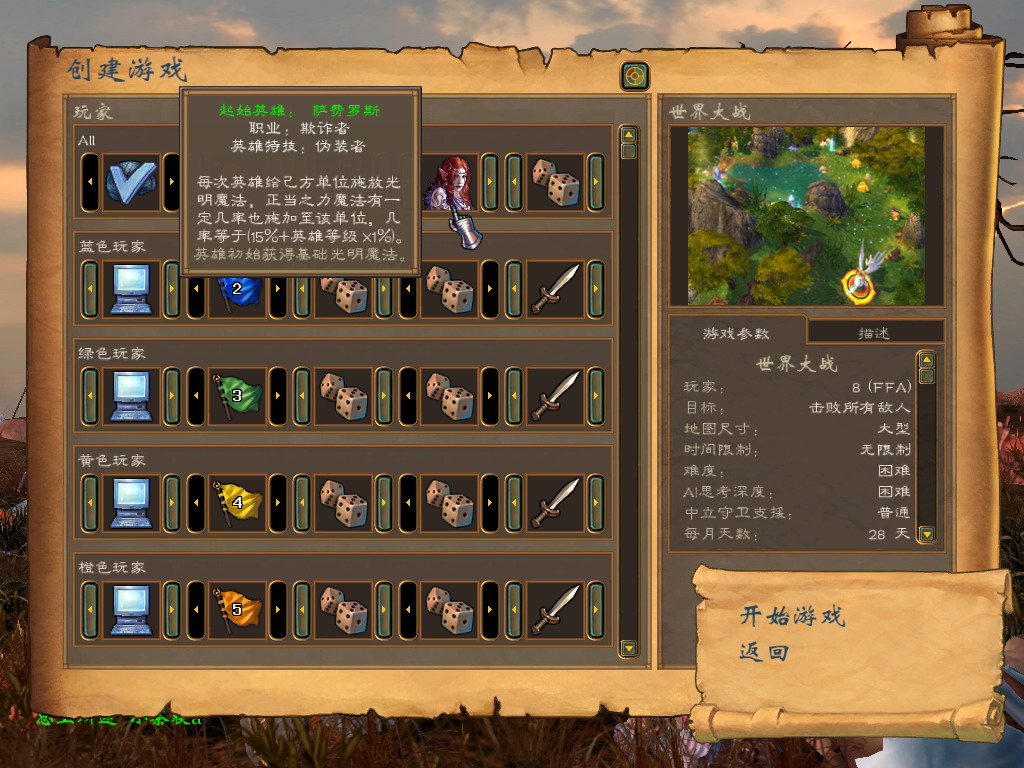
Task: Start the game with 开始游戏
Action: [x=792, y=615]
